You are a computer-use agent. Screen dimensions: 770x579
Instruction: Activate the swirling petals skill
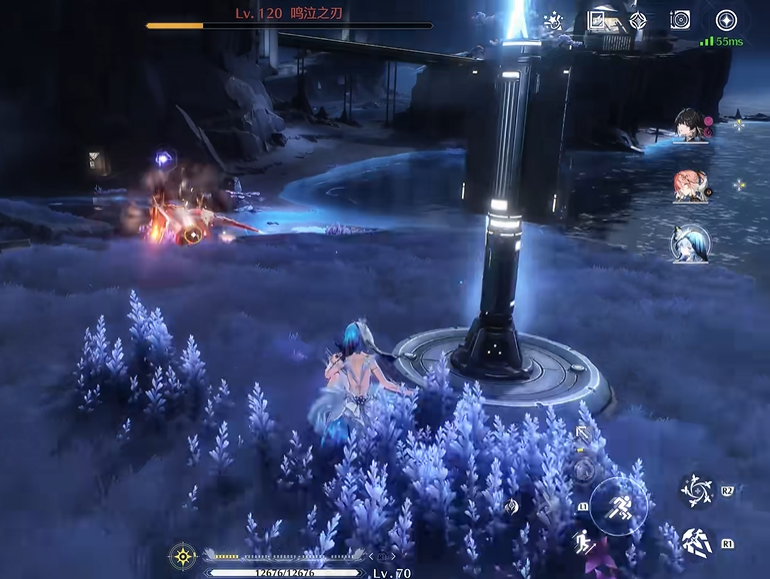click(696, 490)
